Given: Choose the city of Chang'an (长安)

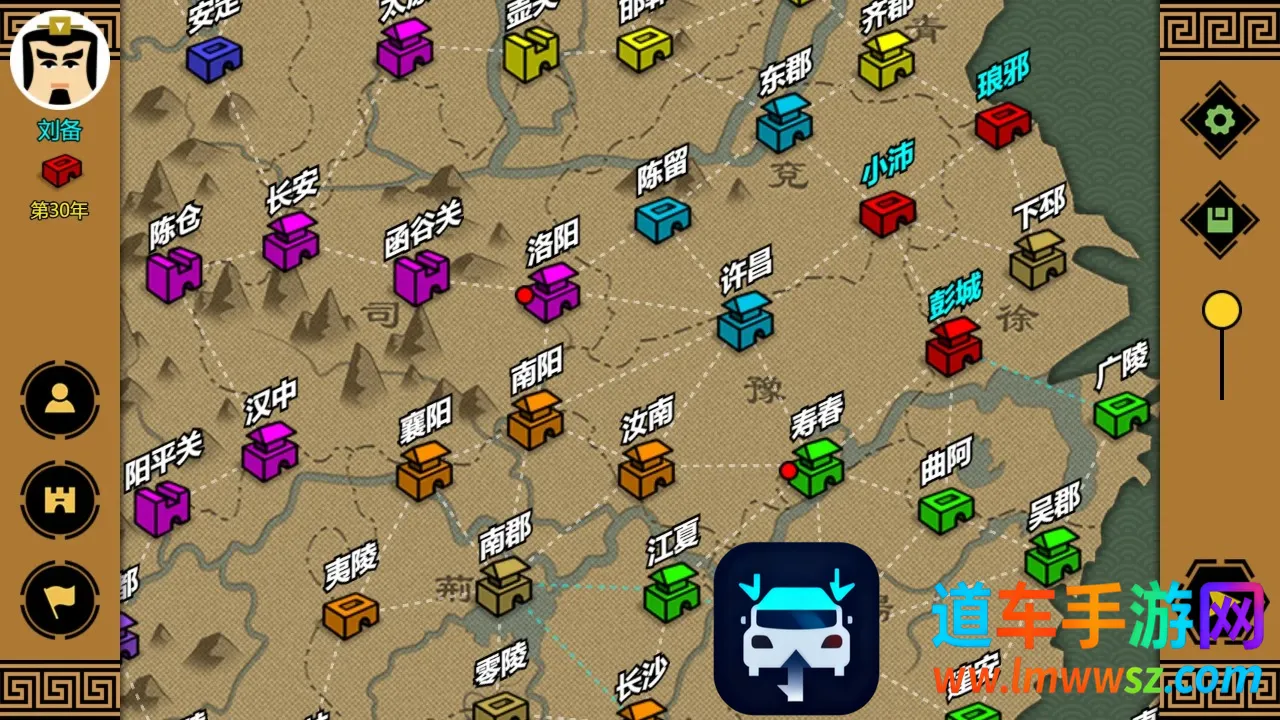Looking at the screenshot, I should click(x=291, y=241).
